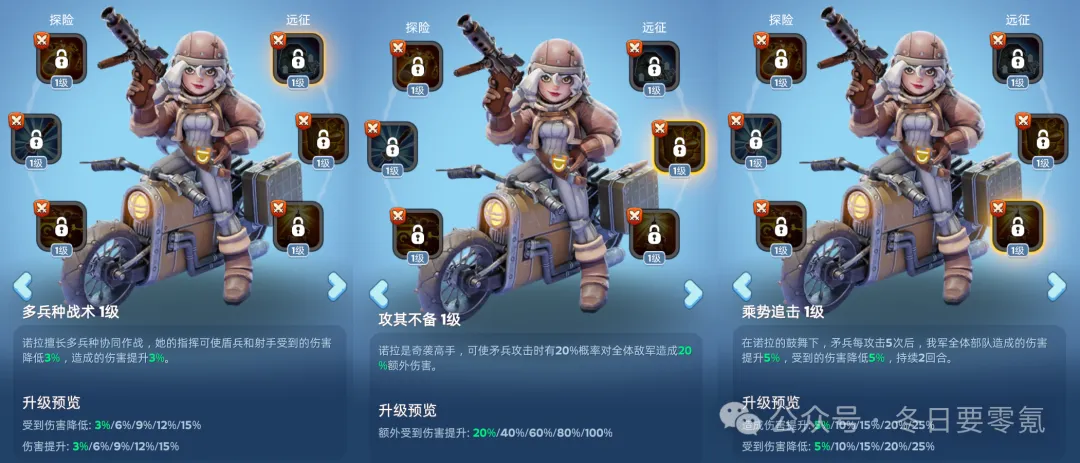Screen dimensions: 1080x463
Task: Select the glowing locked slot above 多兵种战术
Action: (x=297, y=59)
